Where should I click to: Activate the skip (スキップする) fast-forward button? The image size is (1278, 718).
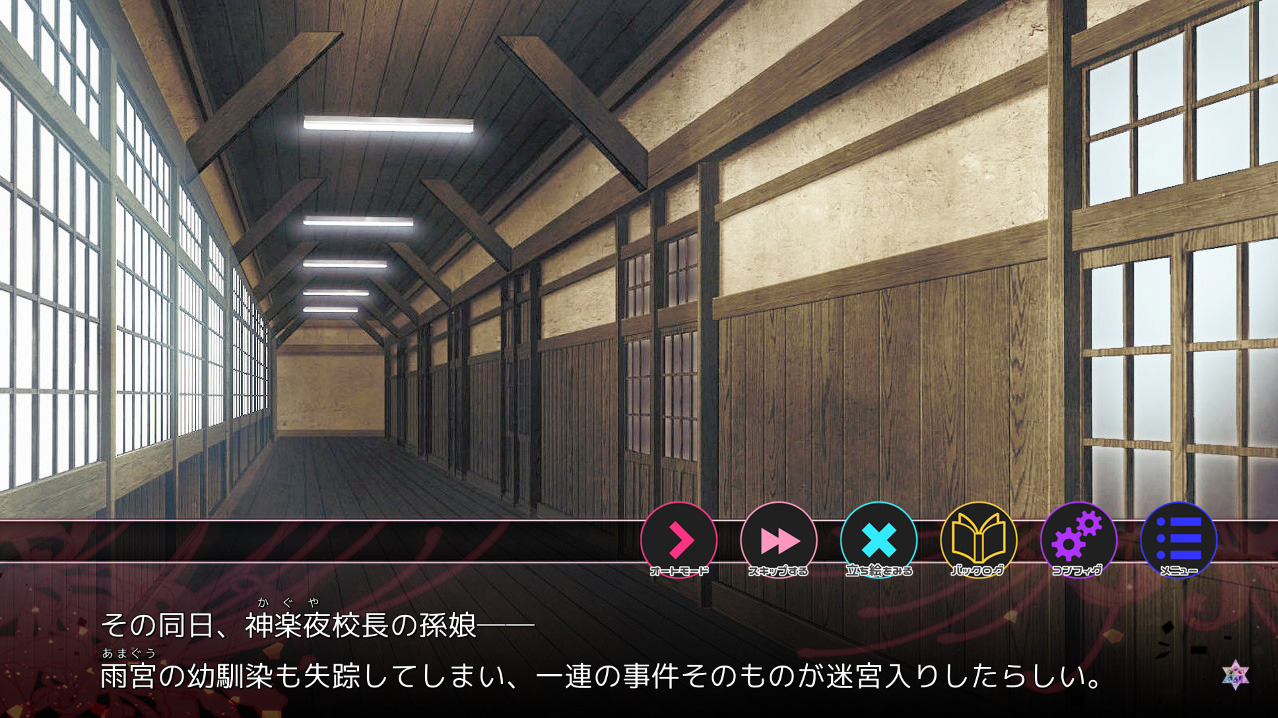click(779, 540)
